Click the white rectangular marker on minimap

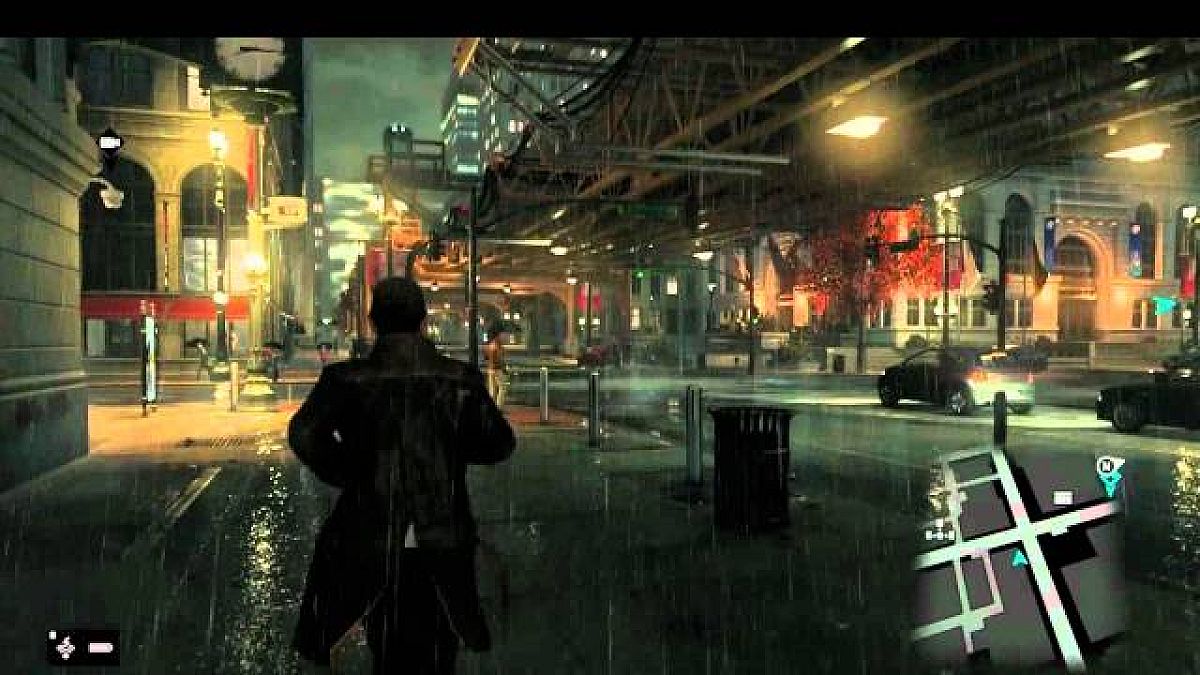coord(1062,497)
